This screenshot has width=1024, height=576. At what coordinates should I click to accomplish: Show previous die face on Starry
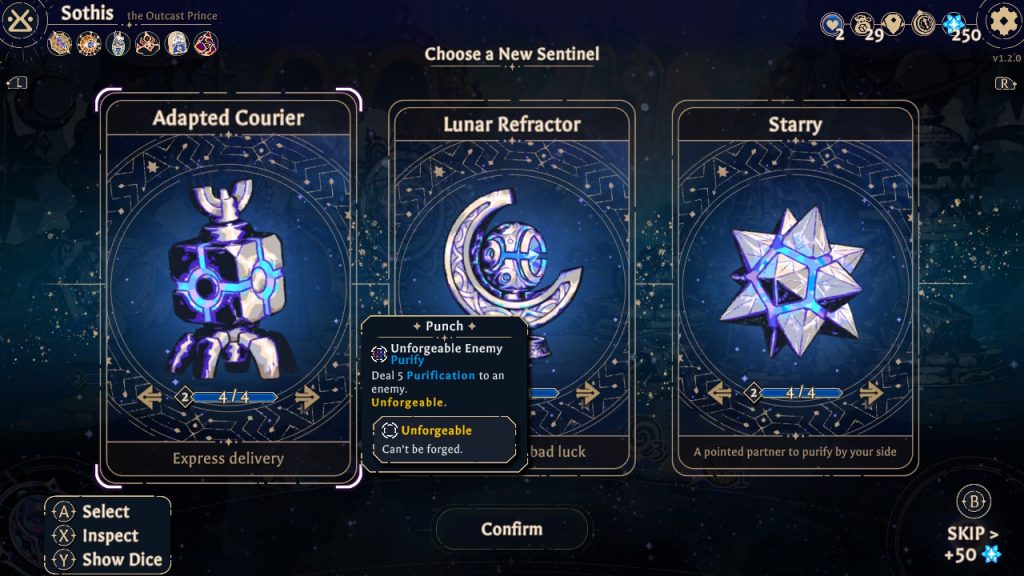[720, 393]
